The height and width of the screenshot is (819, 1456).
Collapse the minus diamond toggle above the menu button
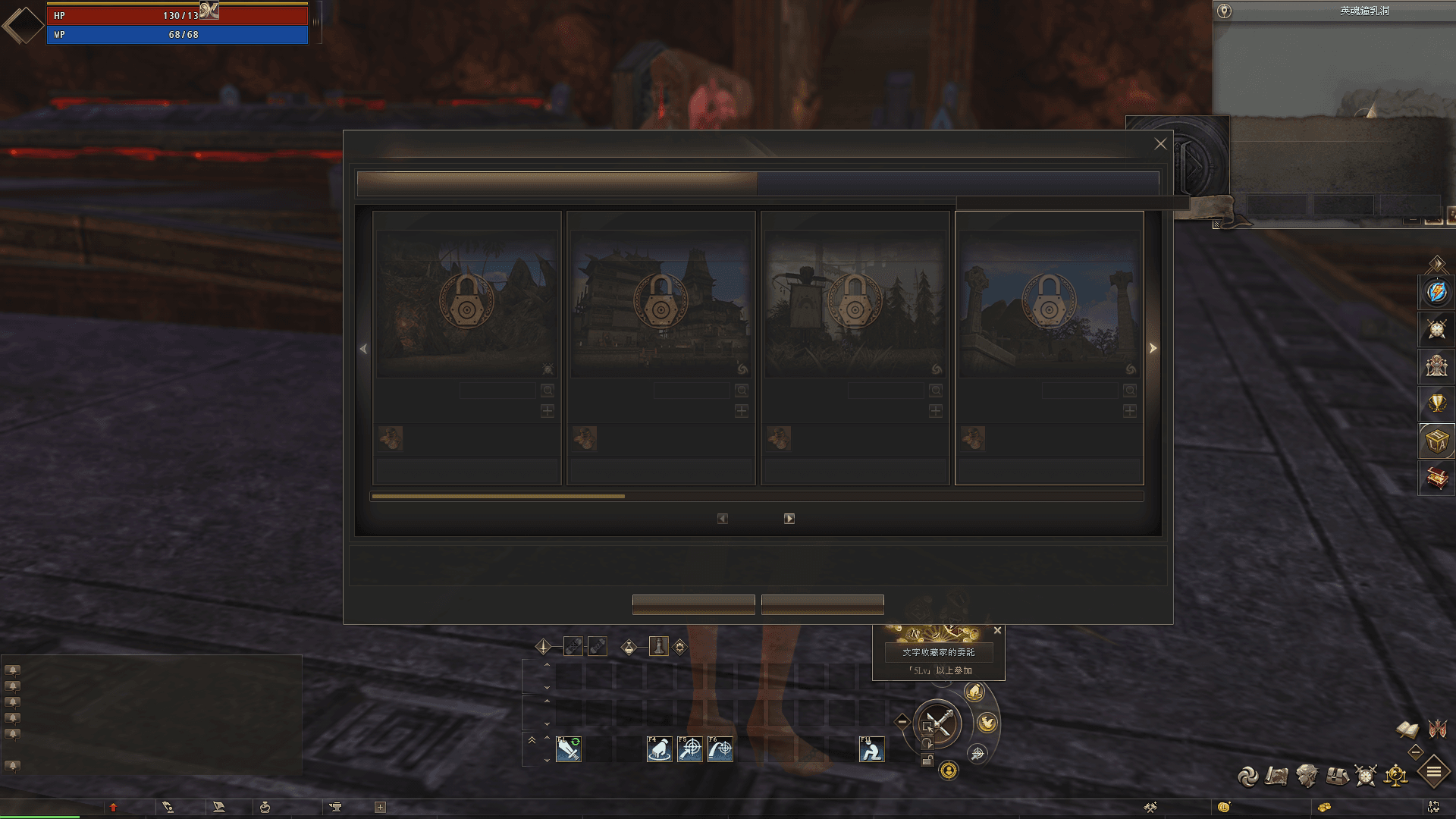click(1416, 752)
